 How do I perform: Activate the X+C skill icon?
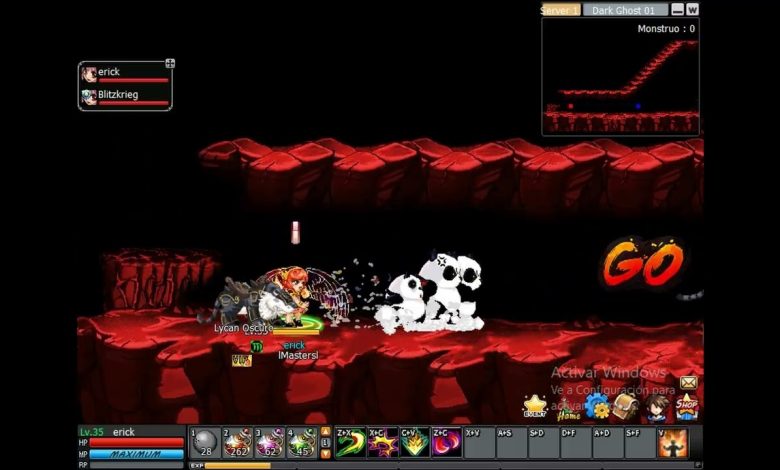tap(382, 443)
